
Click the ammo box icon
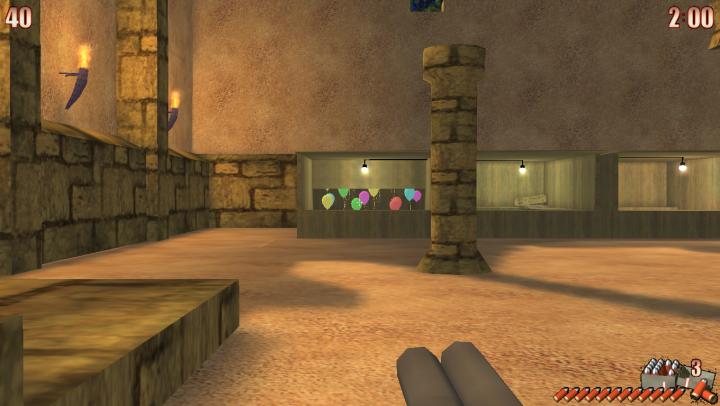click(x=661, y=373)
